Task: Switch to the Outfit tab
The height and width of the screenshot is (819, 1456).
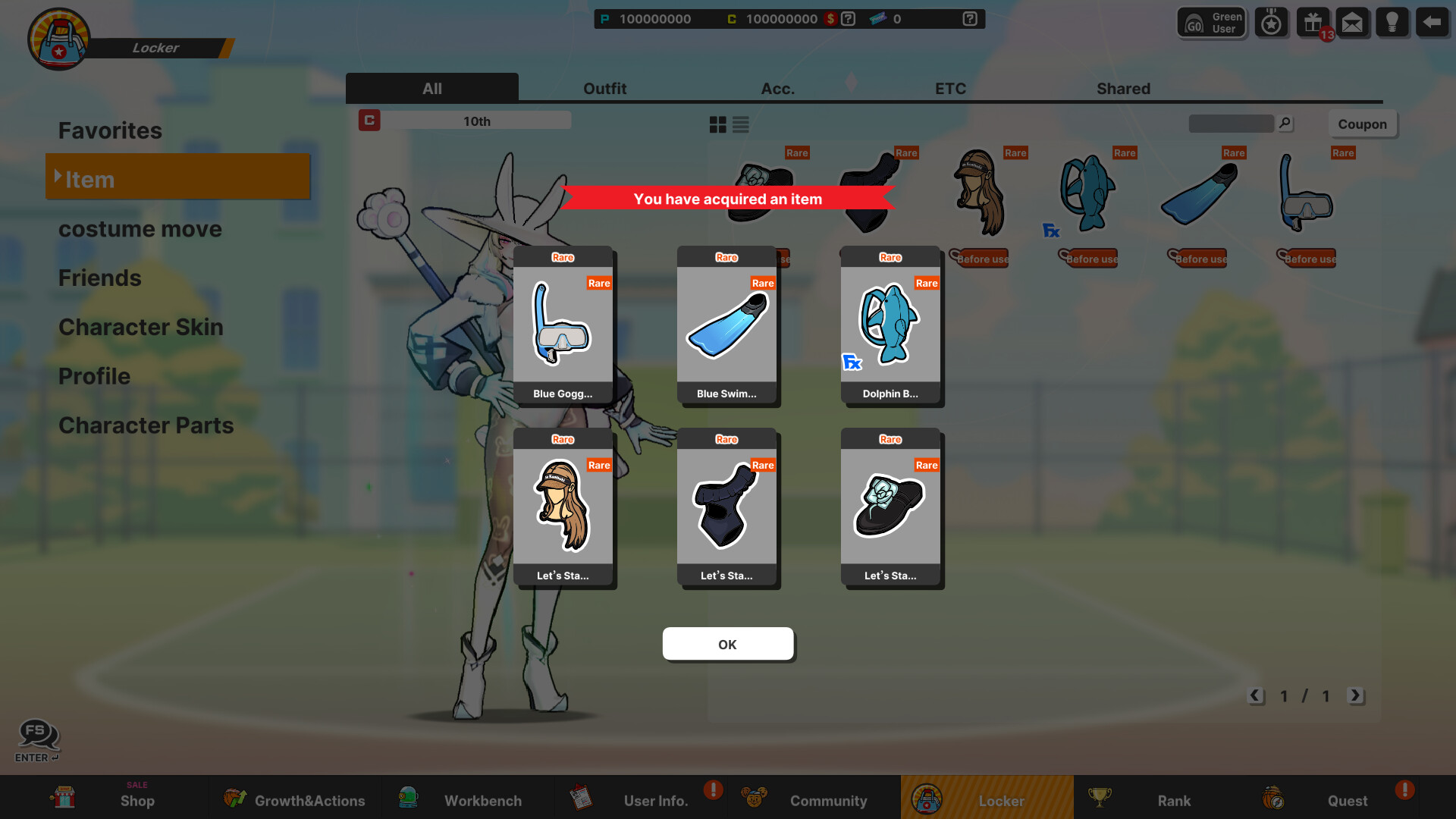Action: point(604,88)
